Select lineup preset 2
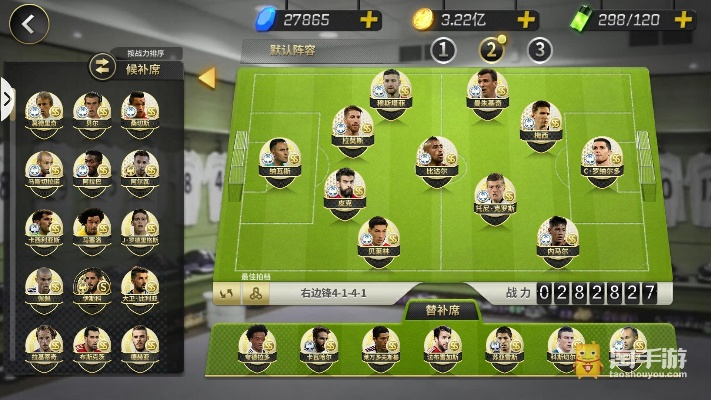Screen dimensions: 711x400 click(x=491, y=49)
